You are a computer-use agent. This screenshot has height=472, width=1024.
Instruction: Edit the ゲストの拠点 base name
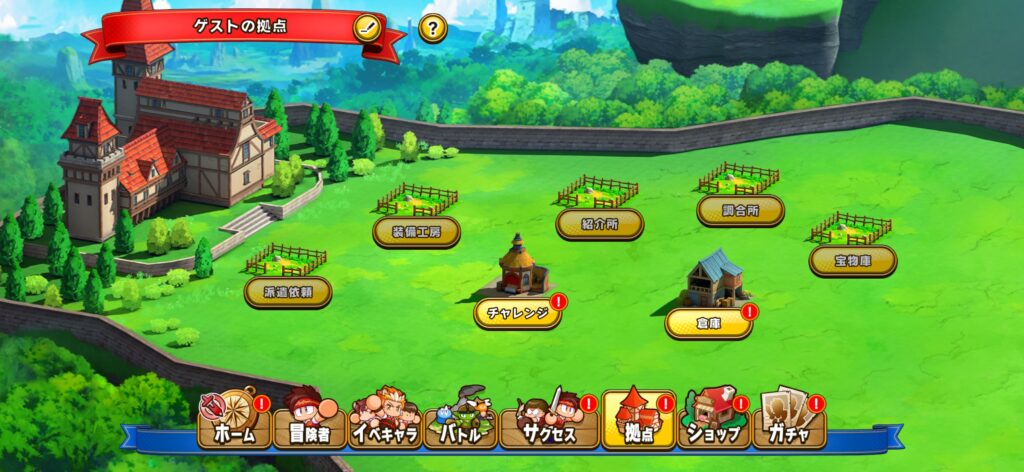click(x=367, y=27)
